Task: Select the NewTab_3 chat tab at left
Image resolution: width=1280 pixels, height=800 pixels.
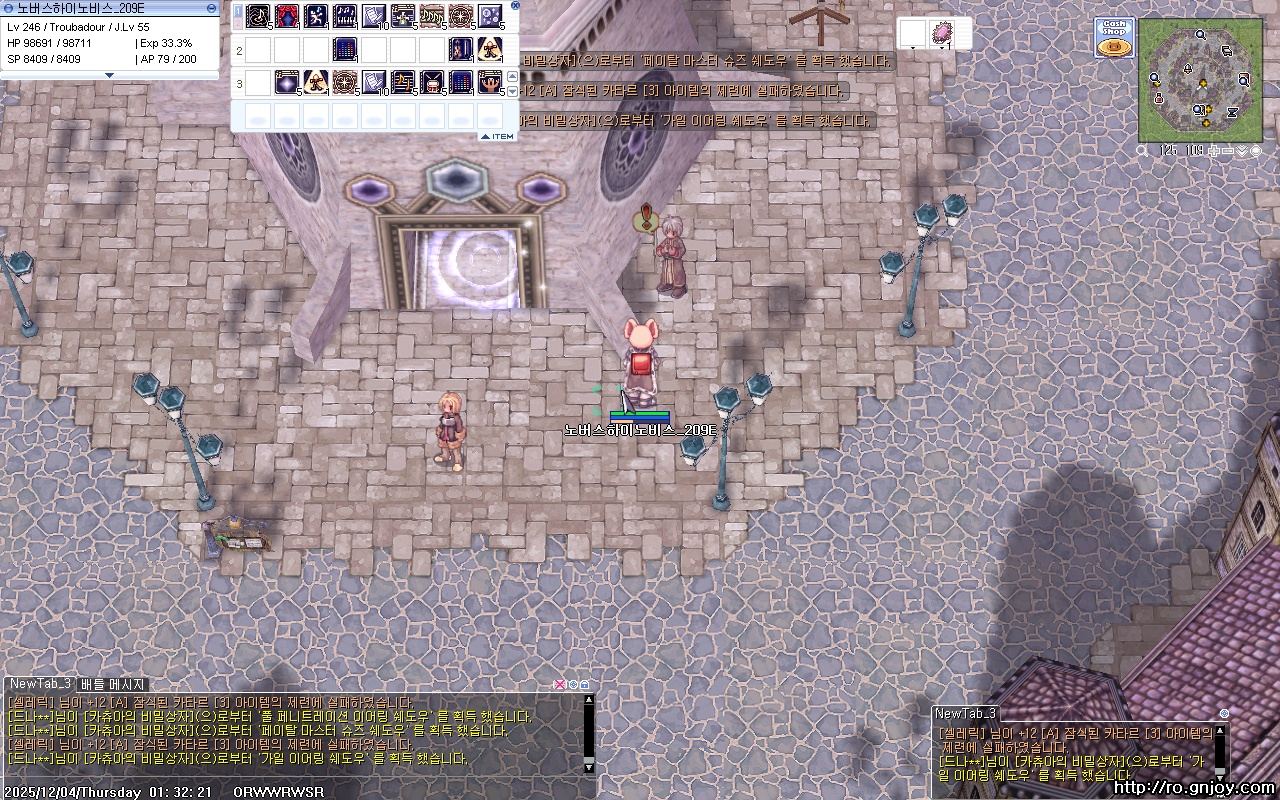Action: tap(40, 684)
